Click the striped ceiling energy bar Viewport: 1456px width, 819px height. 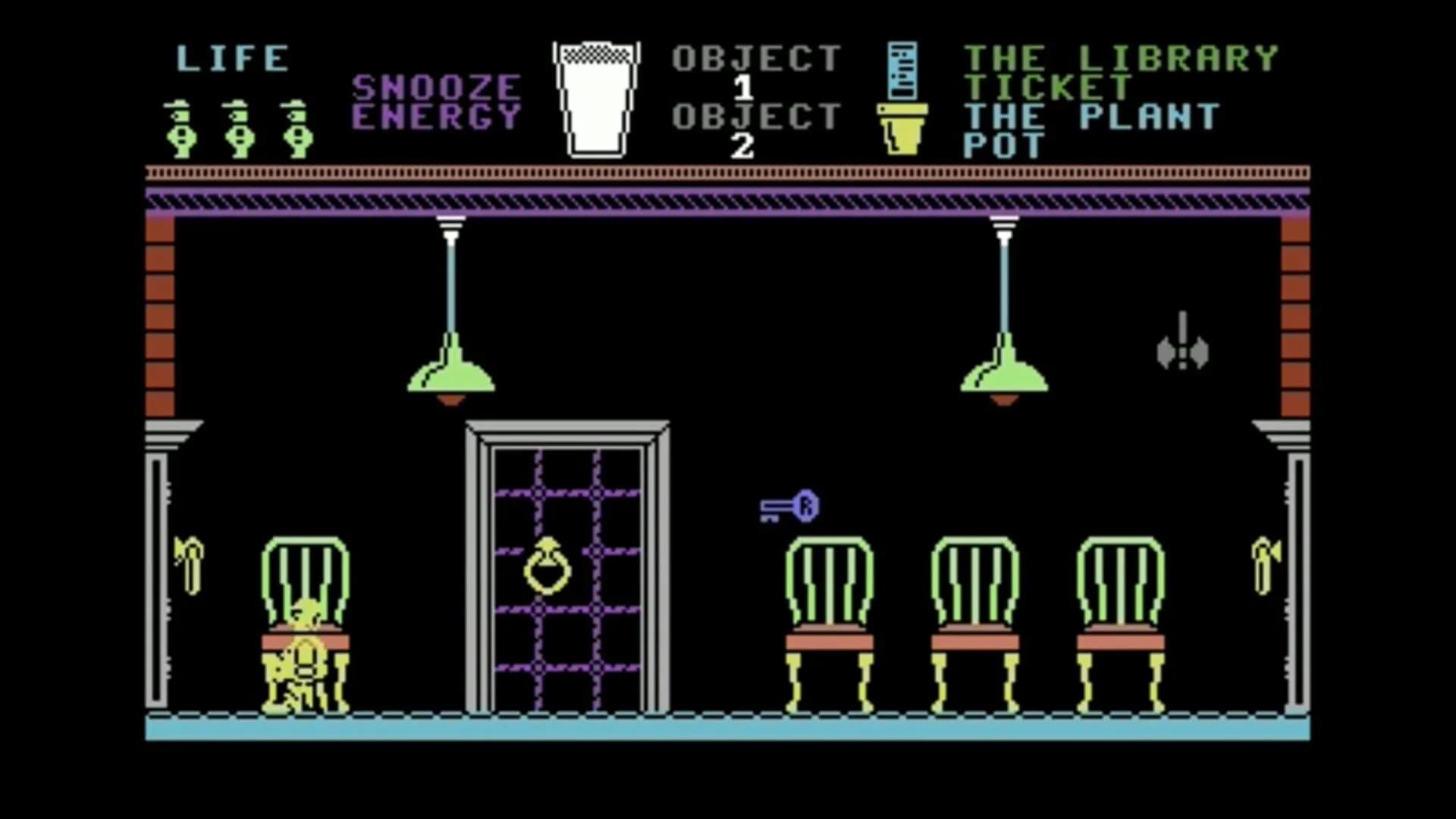click(728, 201)
